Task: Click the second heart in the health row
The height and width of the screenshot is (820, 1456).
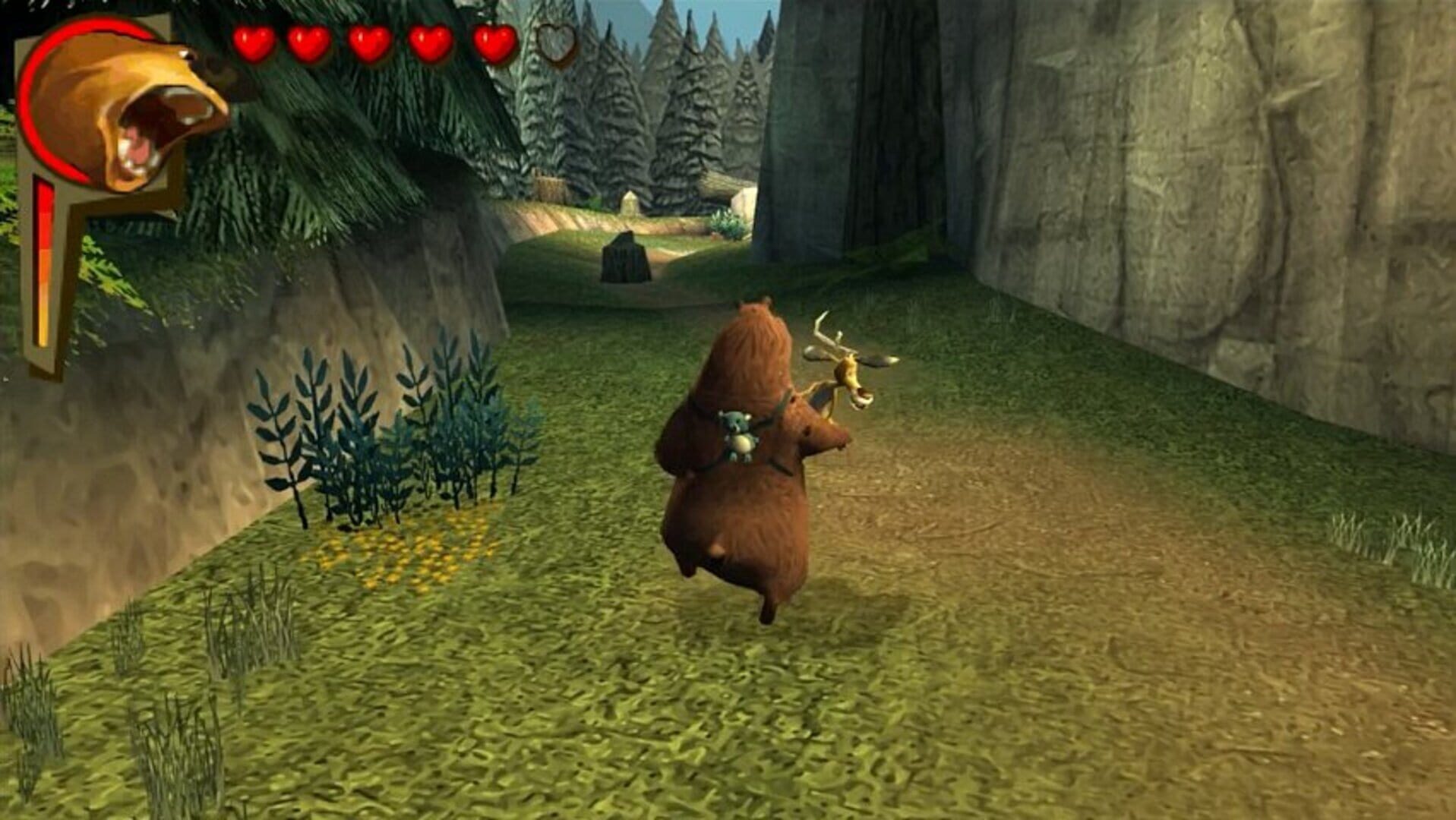Action: [310, 42]
